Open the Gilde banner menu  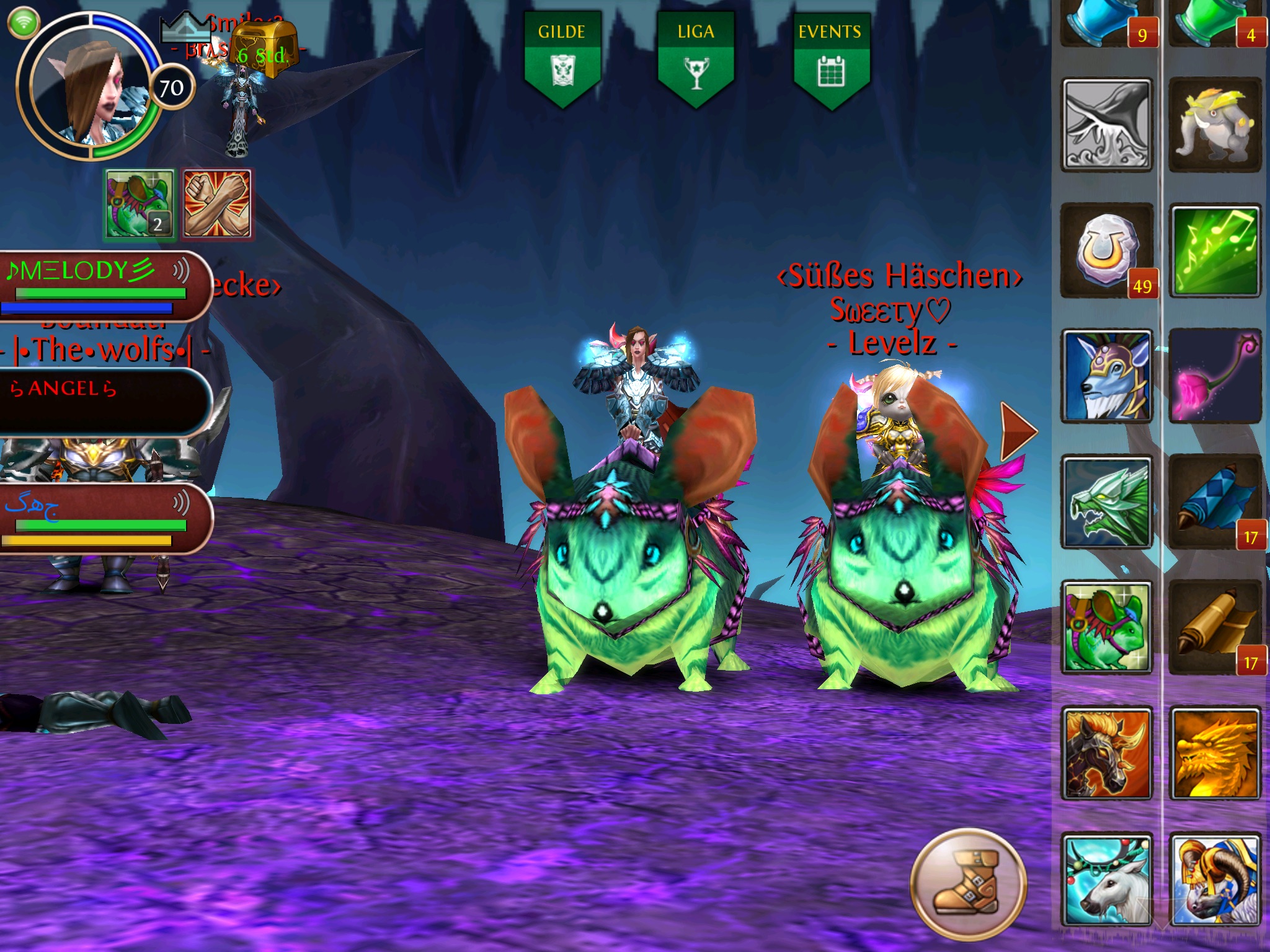[562, 59]
